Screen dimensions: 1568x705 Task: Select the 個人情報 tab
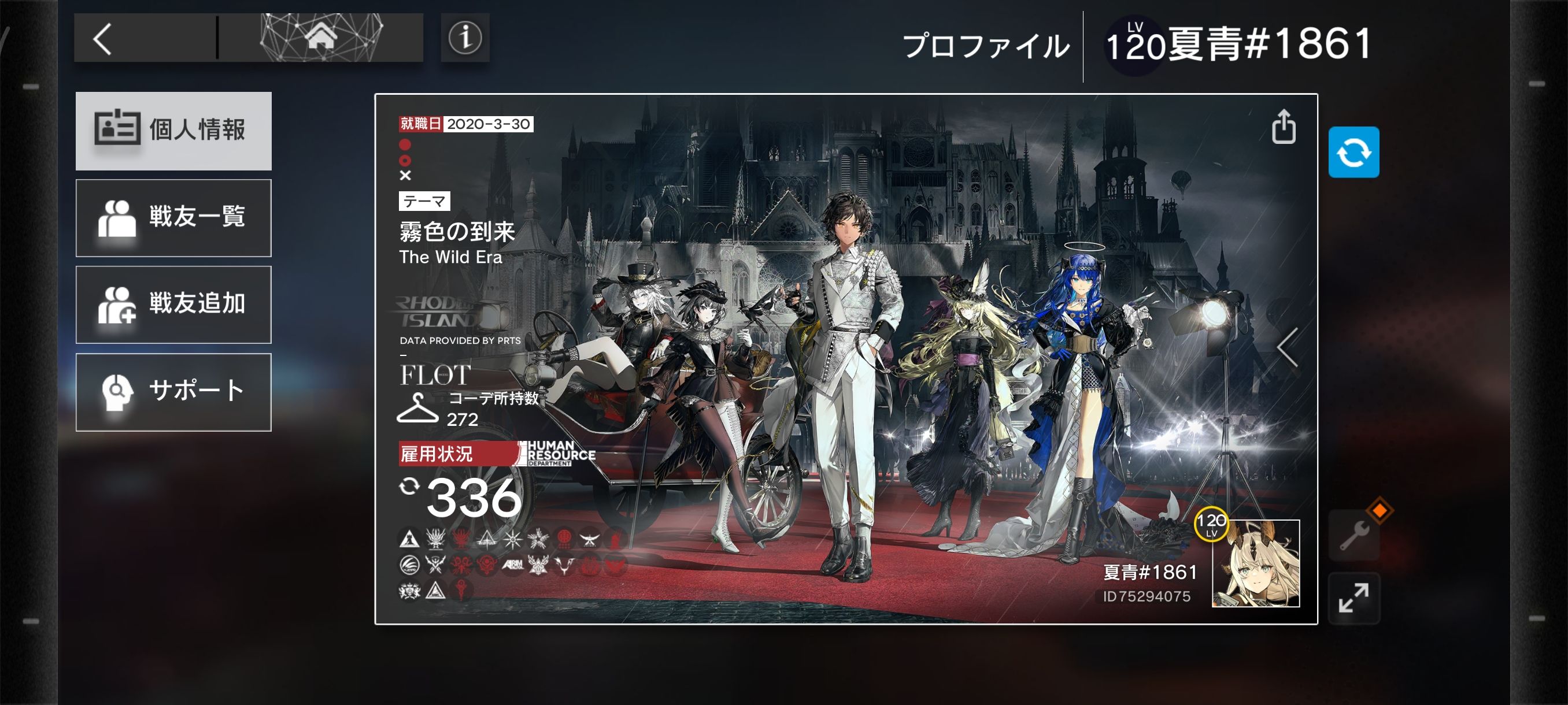(x=173, y=130)
